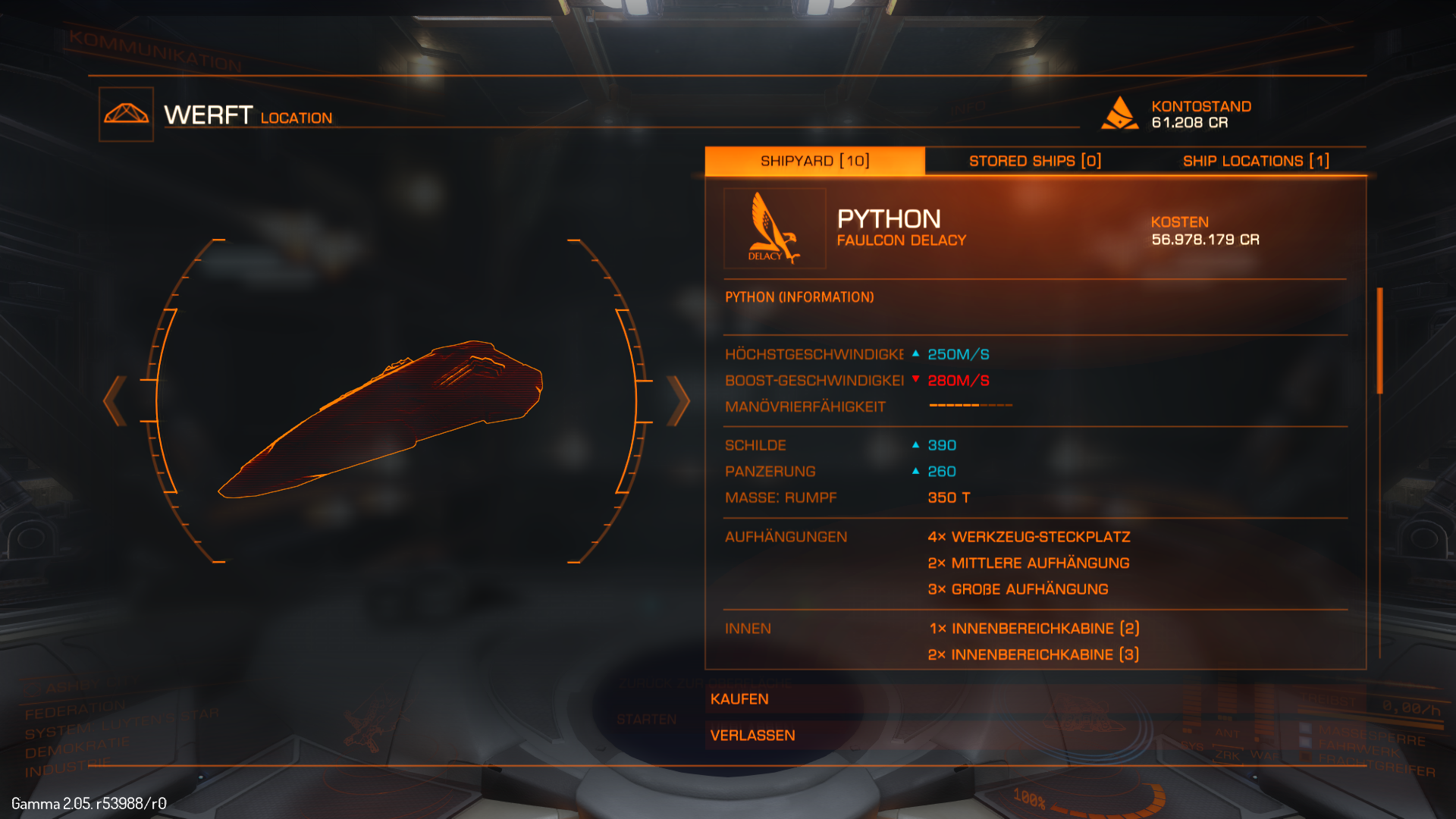Screen dimensions: 1456x819
Task: Buy the Python with Kaufen
Action: (x=739, y=699)
